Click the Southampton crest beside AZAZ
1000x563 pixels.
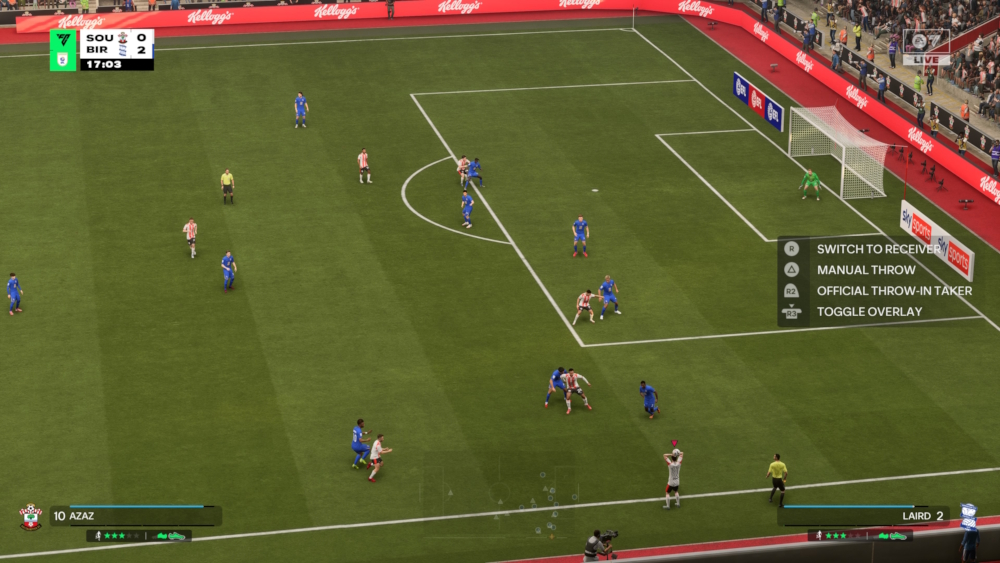tap(31, 516)
